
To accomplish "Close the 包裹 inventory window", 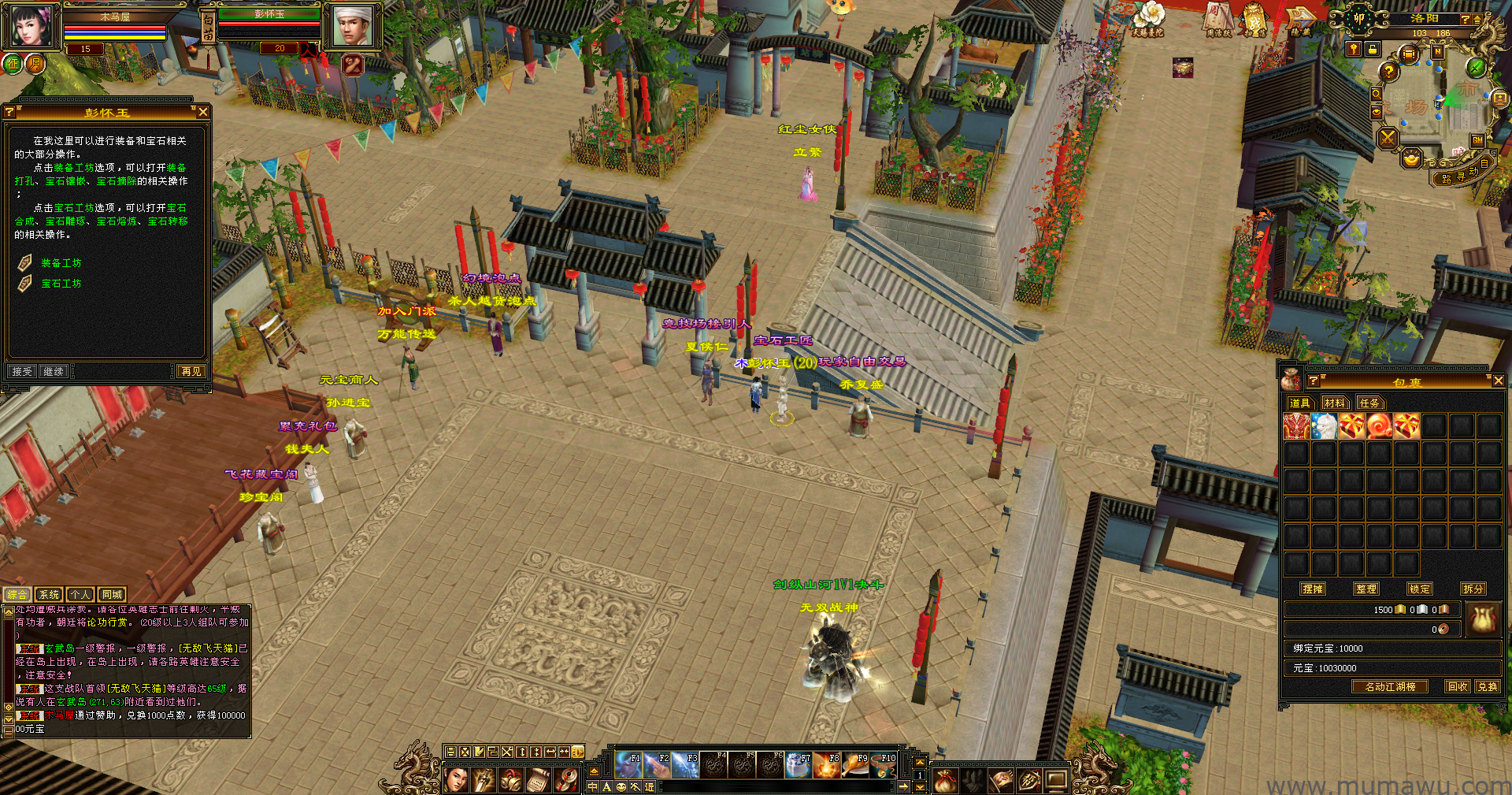I will coord(1498,381).
